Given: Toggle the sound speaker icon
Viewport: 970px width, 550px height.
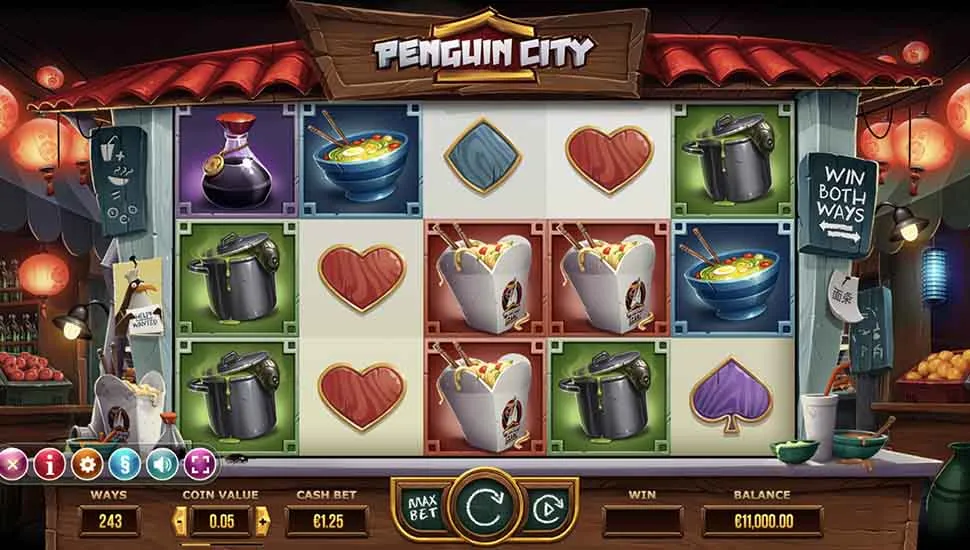Looking at the screenshot, I should [x=161, y=464].
